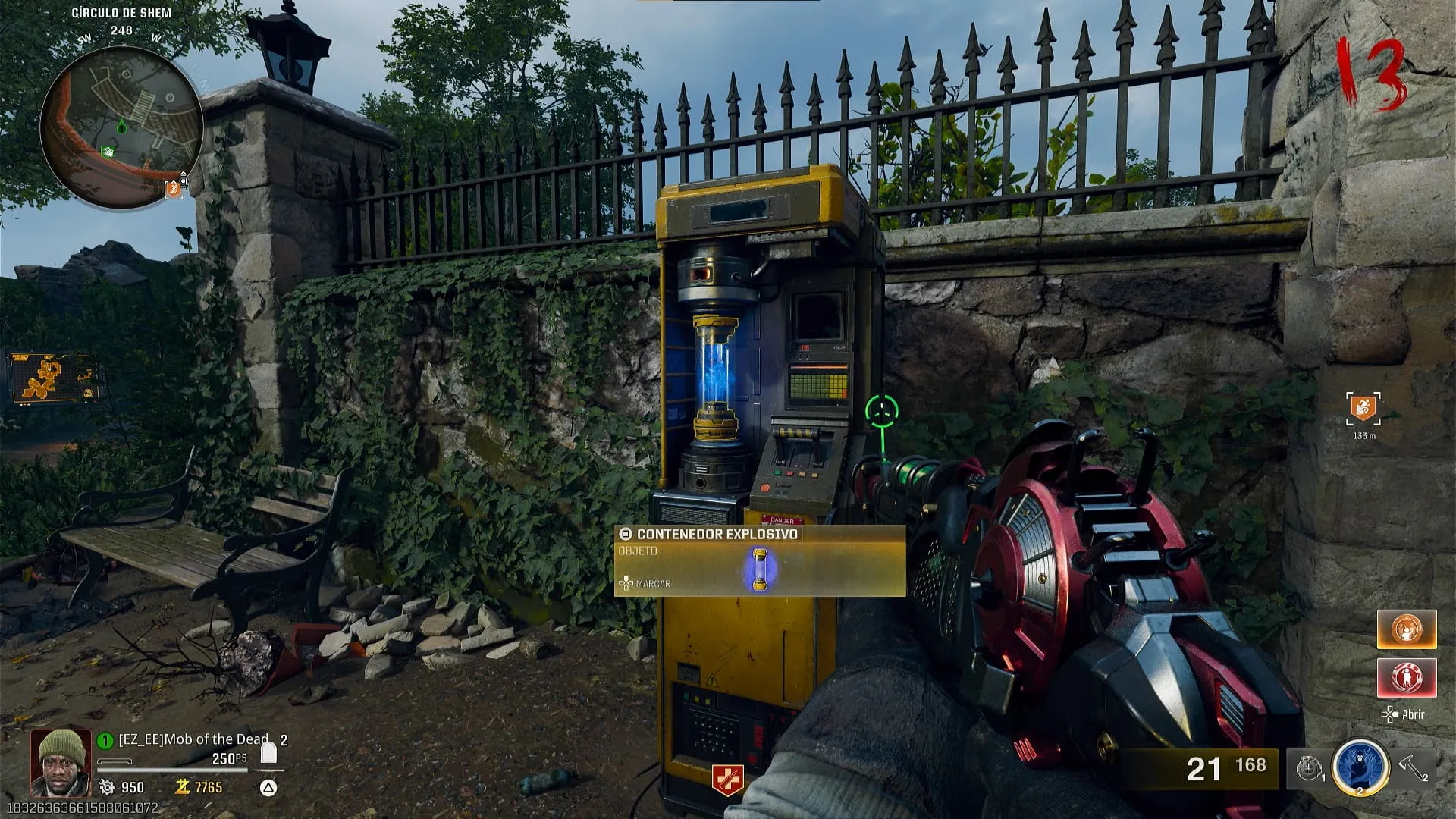Select the Contenedor Explosivo item tooltip
This screenshot has width=1456, height=819.
click(x=759, y=561)
